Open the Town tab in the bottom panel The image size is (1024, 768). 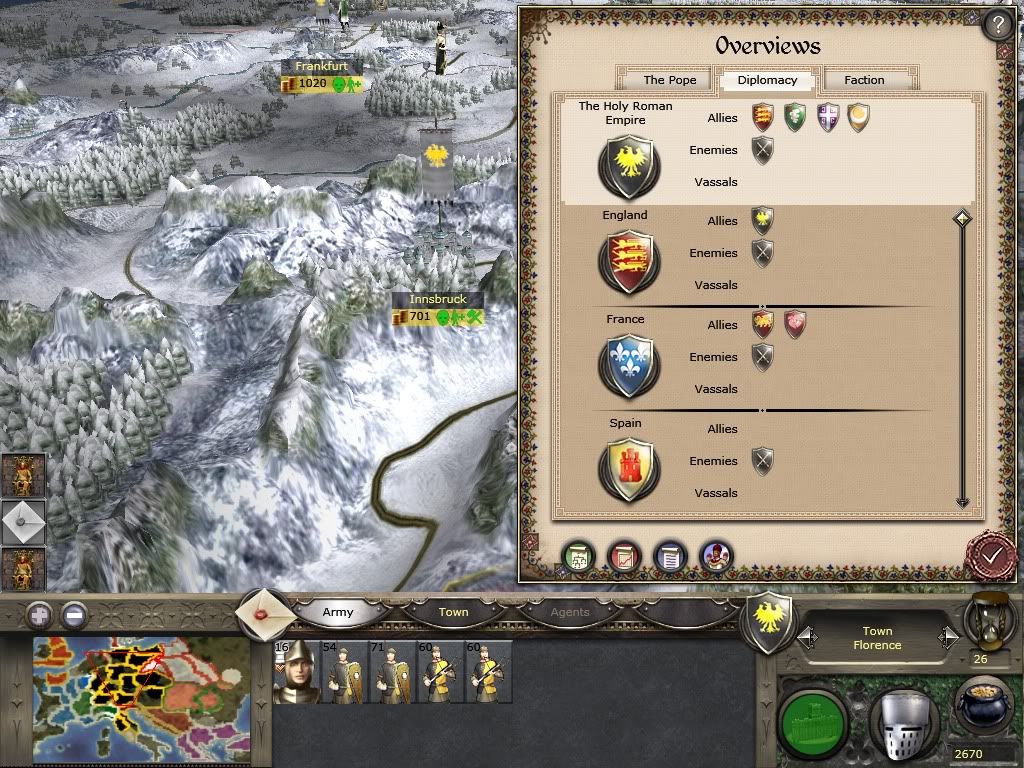(x=453, y=612)
